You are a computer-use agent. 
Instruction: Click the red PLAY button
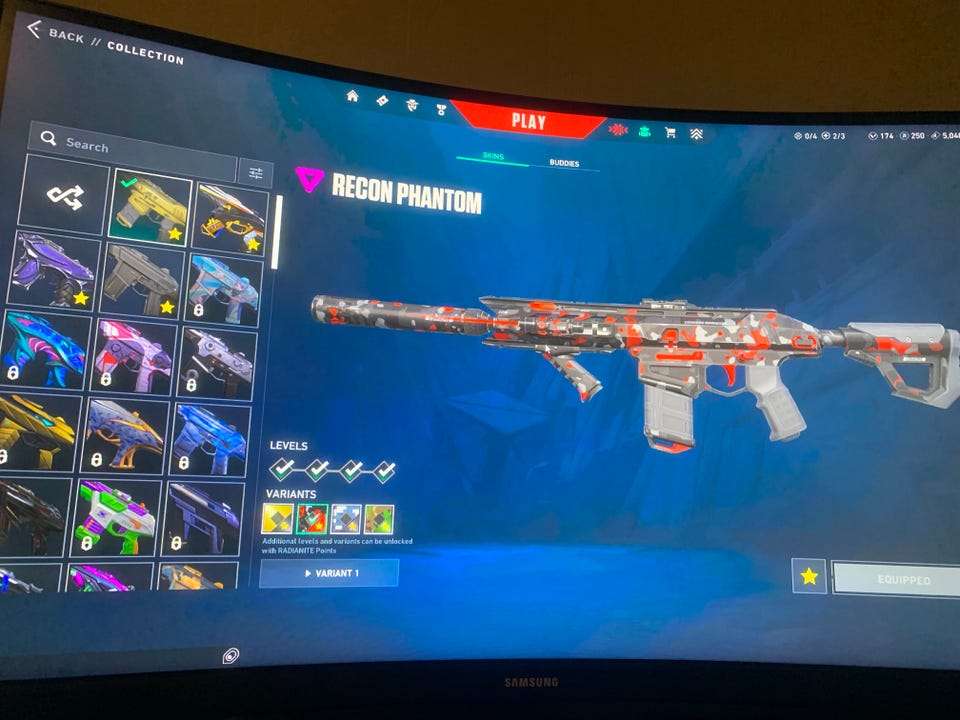pyautogui.click(x=528, y=122)
